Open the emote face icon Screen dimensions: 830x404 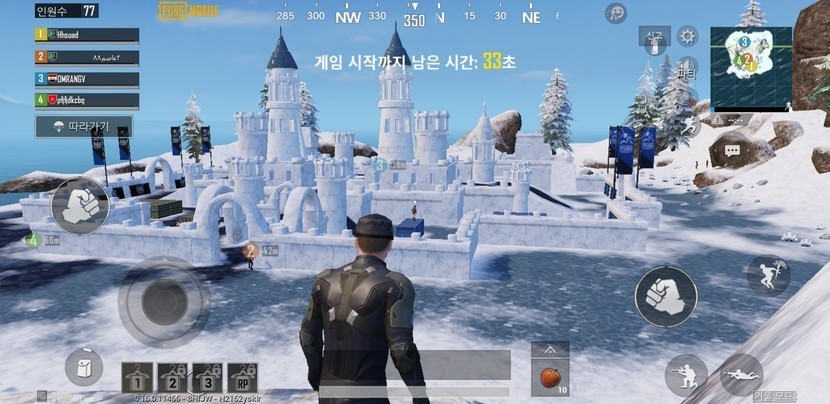pos(617,13)
